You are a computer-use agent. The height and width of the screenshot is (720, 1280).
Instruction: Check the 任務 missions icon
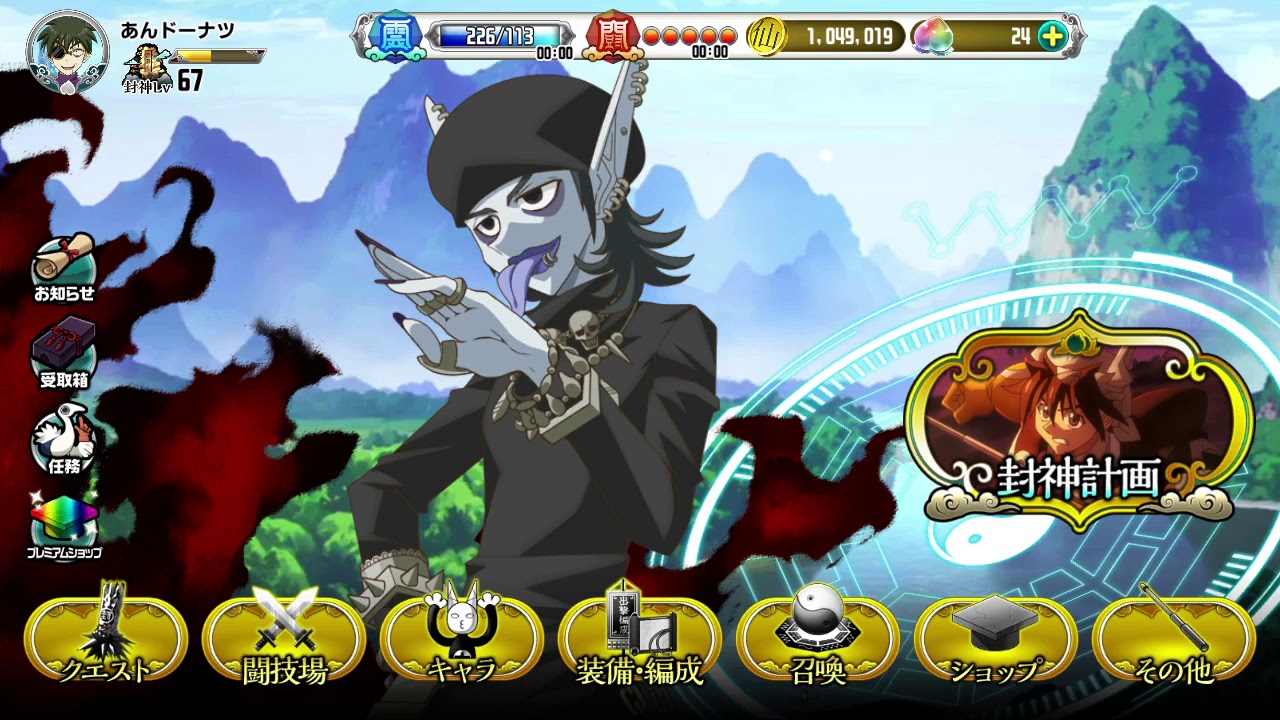coord(64,438)
